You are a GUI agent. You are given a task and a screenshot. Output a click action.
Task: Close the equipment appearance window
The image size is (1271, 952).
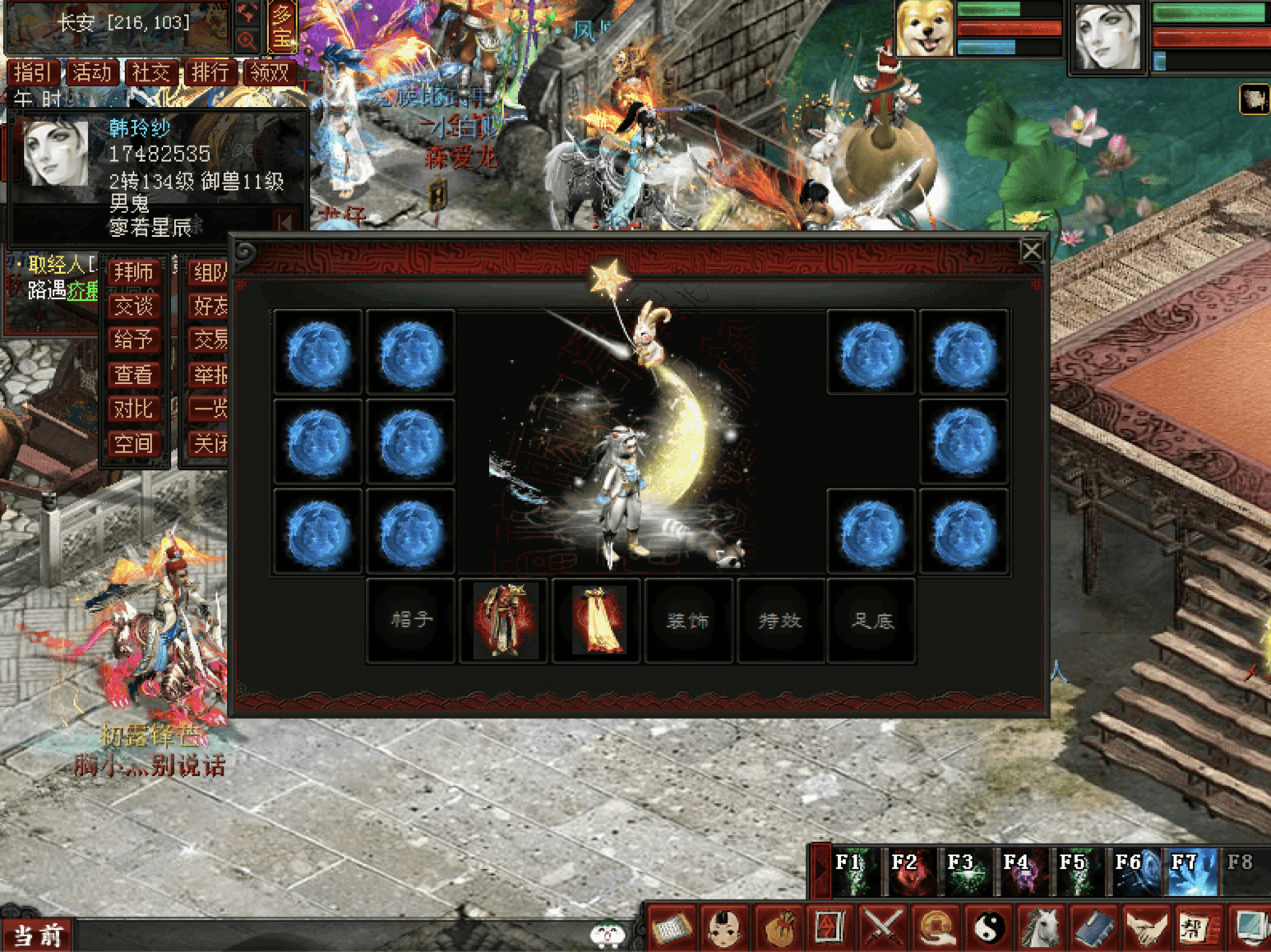tap(1031, 251)
